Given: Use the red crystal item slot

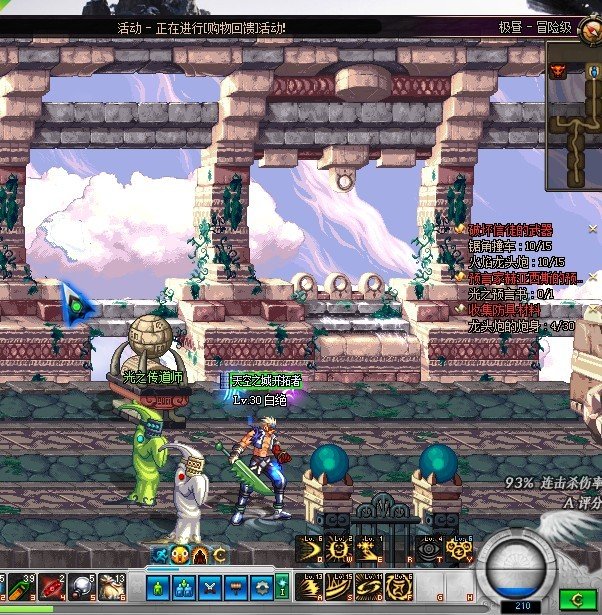Looking at the screenshot, I should (x=52, y=587).
